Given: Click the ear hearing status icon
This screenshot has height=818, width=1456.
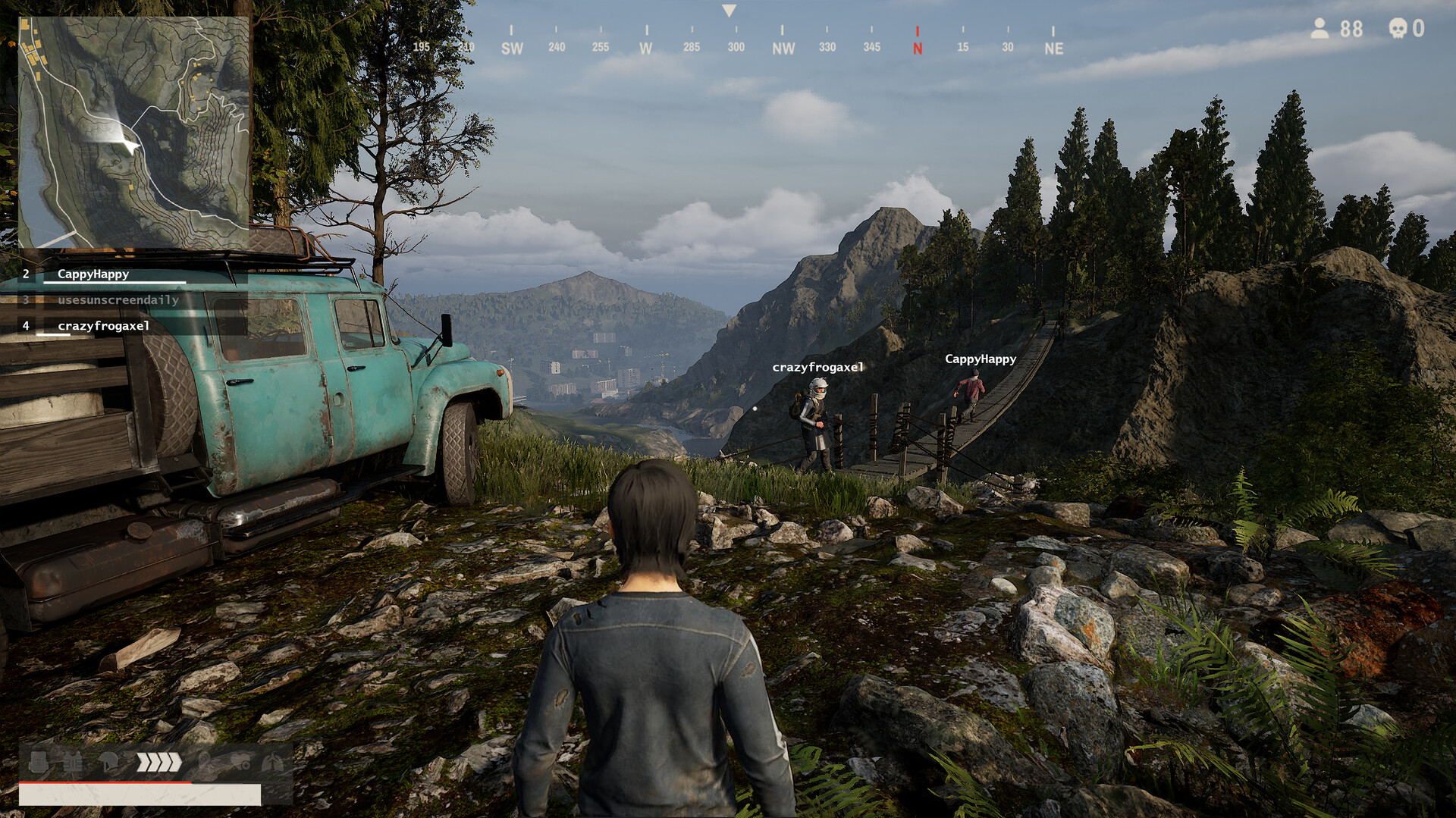Looking at the screenshot, I should 204,762.
